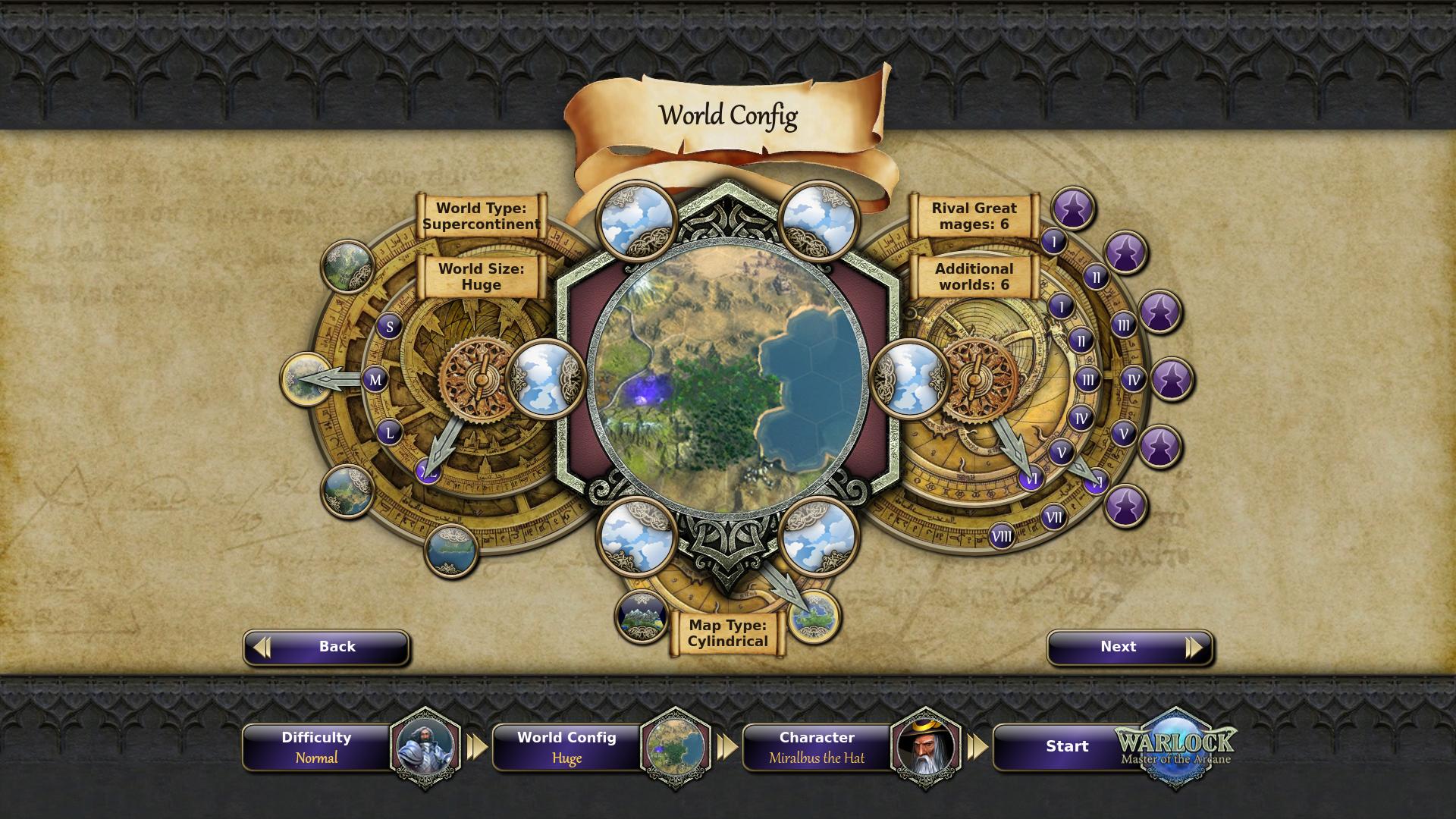
Task: Switch to the Character Miralbus the Hat step
Action: click(x=817, y=747)
